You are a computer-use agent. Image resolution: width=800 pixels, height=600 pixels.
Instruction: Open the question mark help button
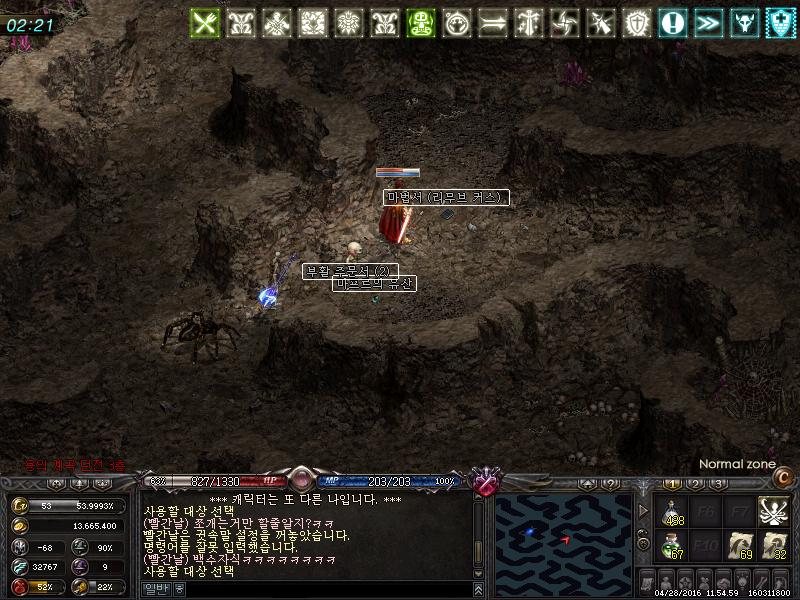611,484
